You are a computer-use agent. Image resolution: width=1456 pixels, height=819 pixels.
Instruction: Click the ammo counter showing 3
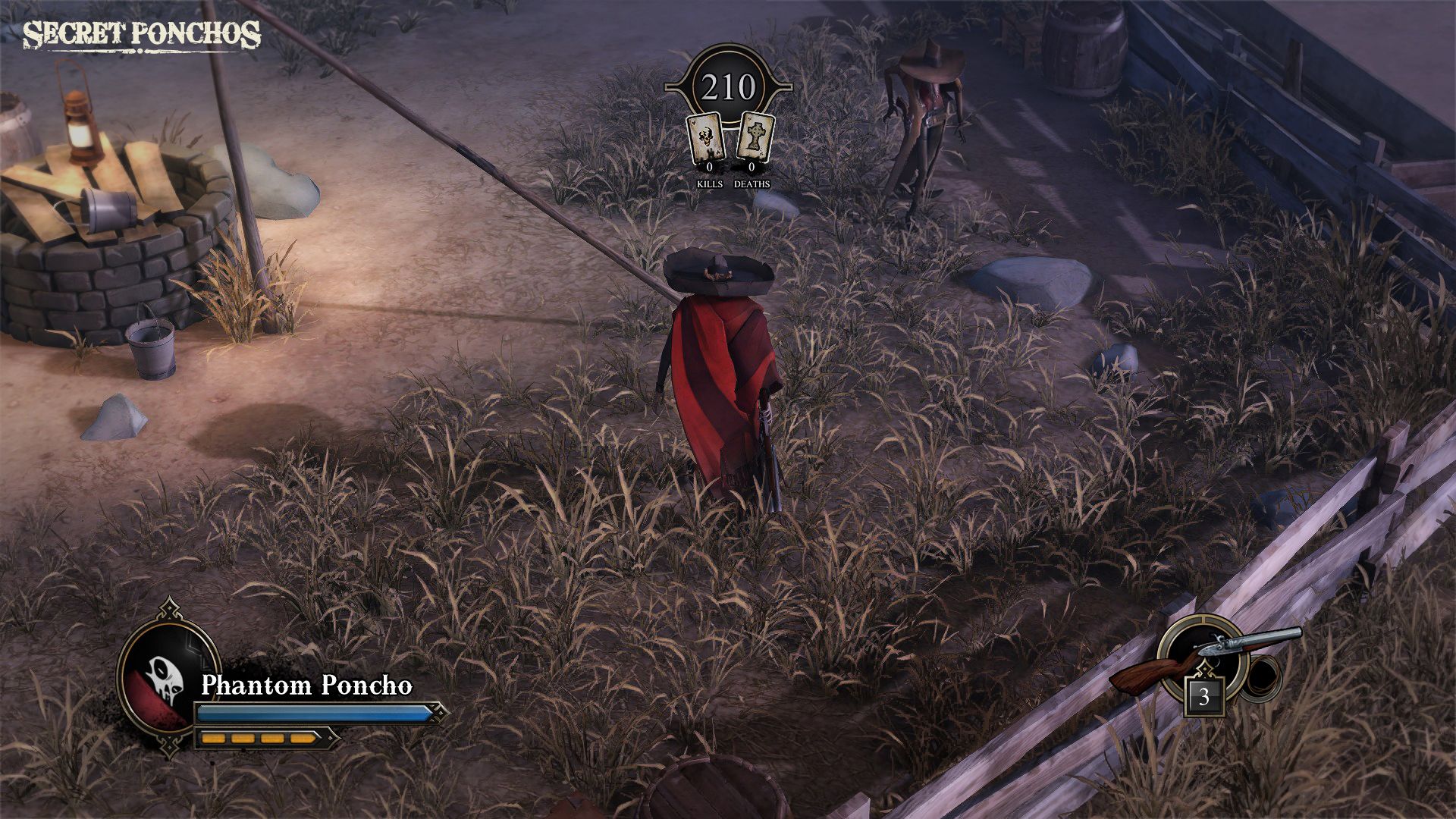[1204, 696]
